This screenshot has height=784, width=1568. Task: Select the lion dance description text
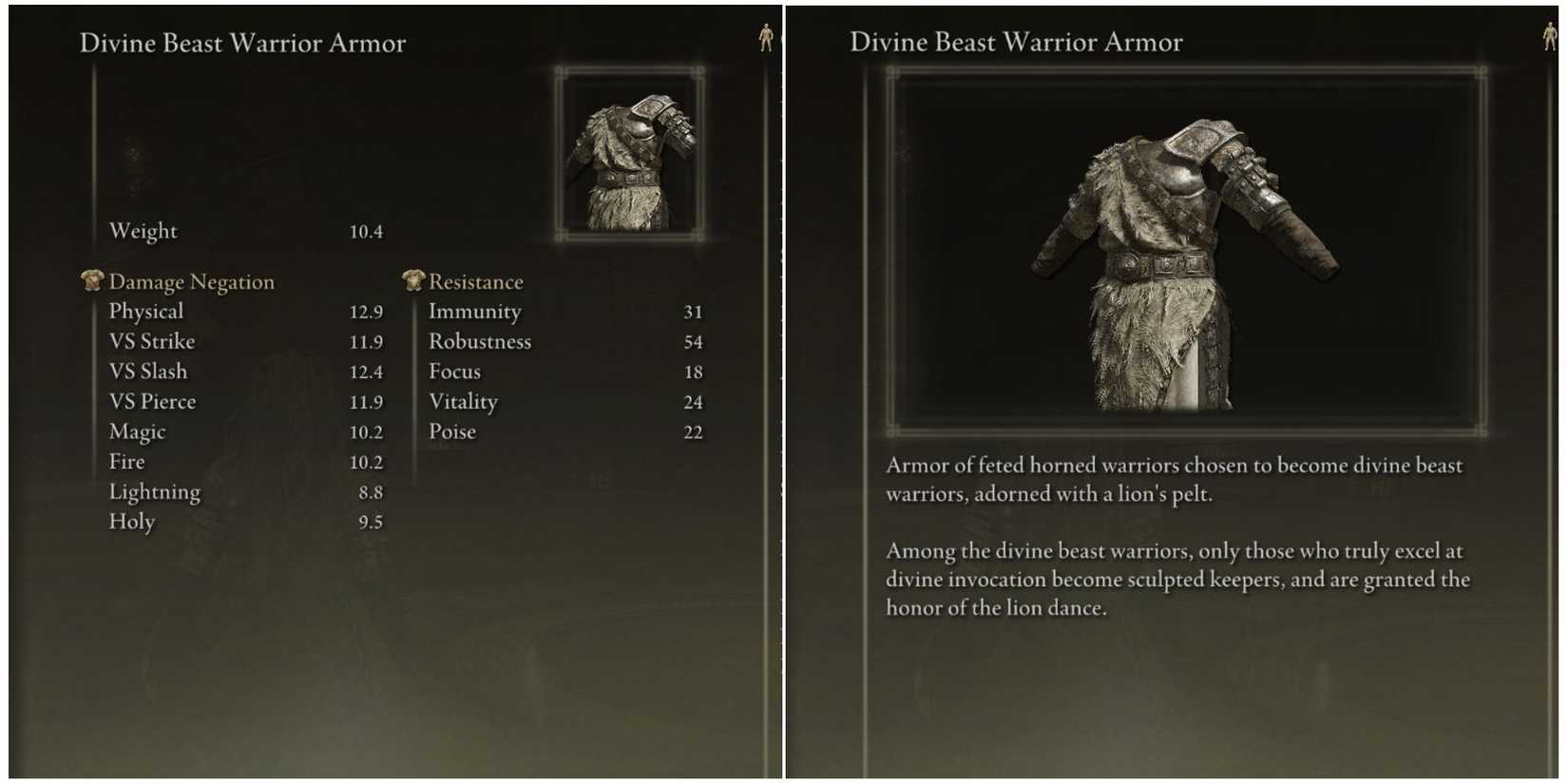[x=1177, y=579]
